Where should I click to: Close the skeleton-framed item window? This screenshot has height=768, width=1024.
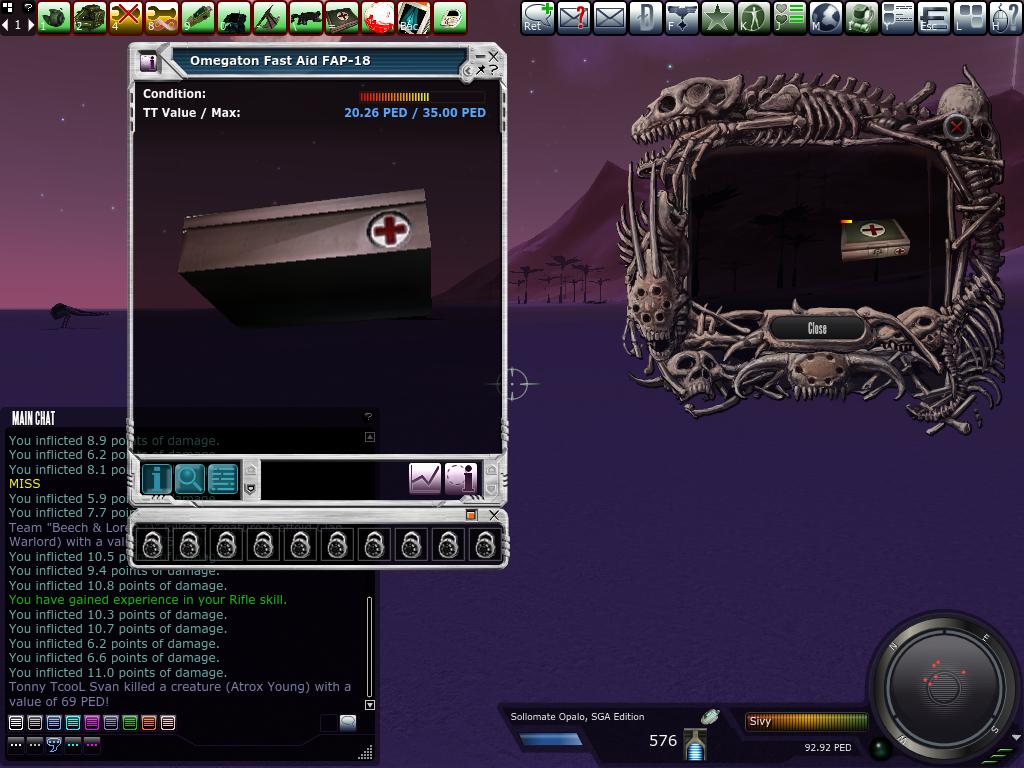pos(817,328)
